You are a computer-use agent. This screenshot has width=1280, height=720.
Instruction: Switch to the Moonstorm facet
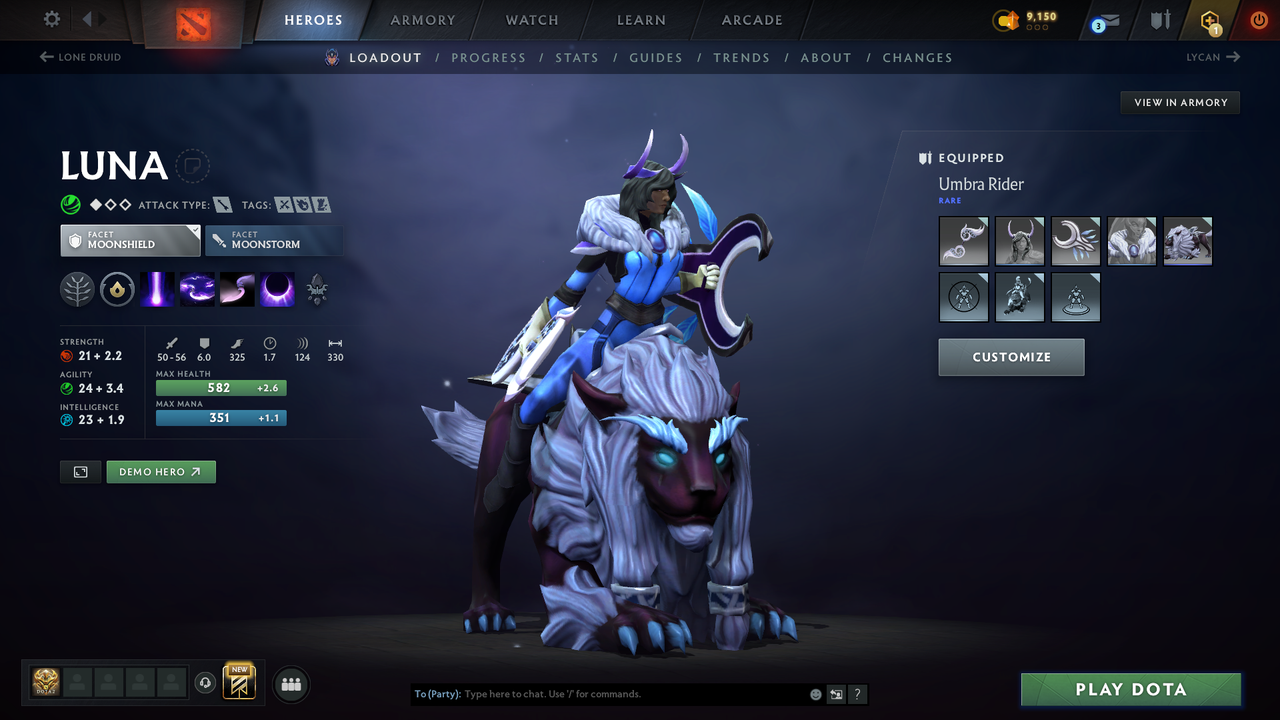(274, 240)
